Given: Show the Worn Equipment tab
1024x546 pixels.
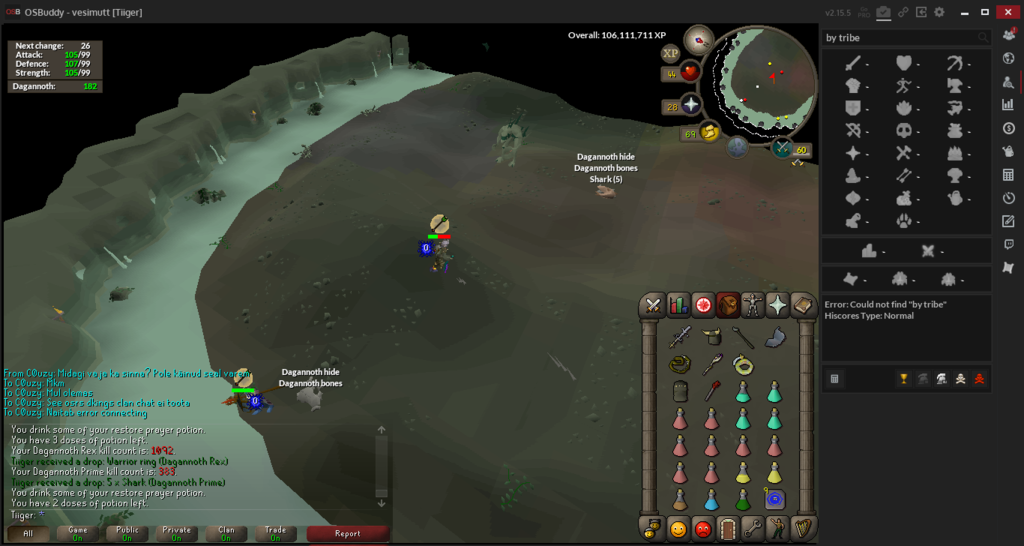Looking at the screenshot, I should tap(752, 305).
